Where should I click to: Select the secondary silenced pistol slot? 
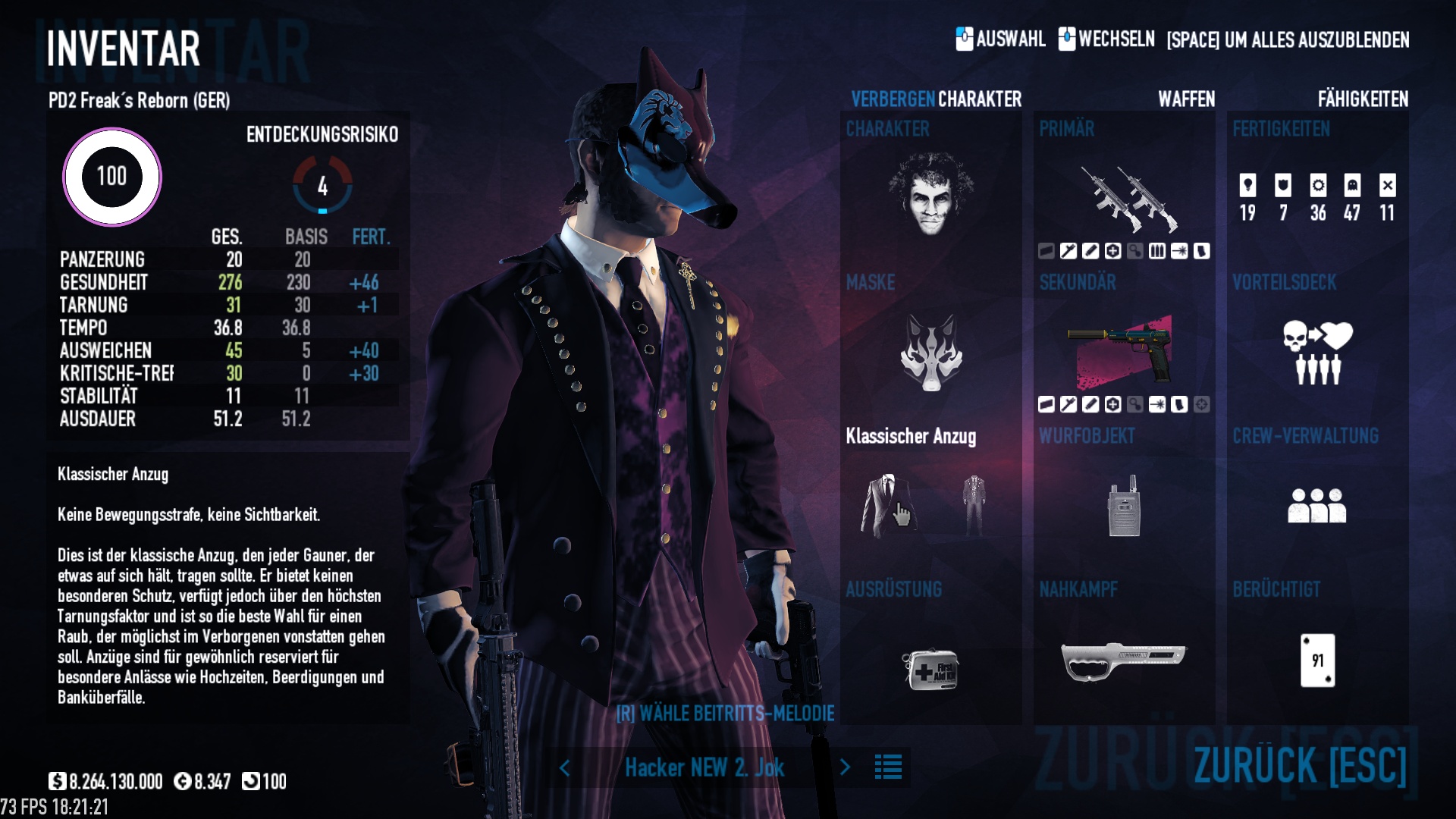point(1123,350)
